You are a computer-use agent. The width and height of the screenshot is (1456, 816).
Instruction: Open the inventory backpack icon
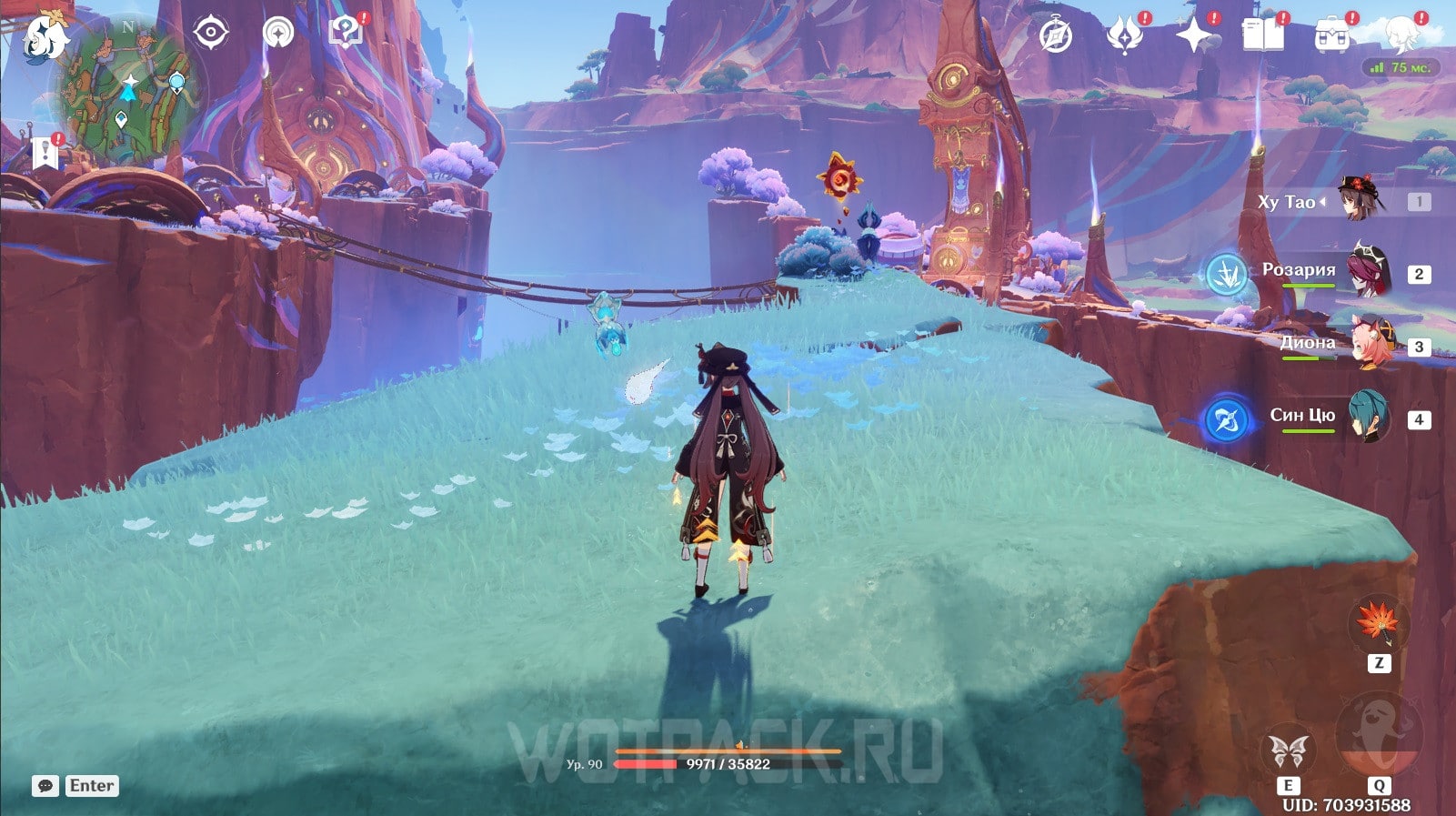coord(1332,36)
